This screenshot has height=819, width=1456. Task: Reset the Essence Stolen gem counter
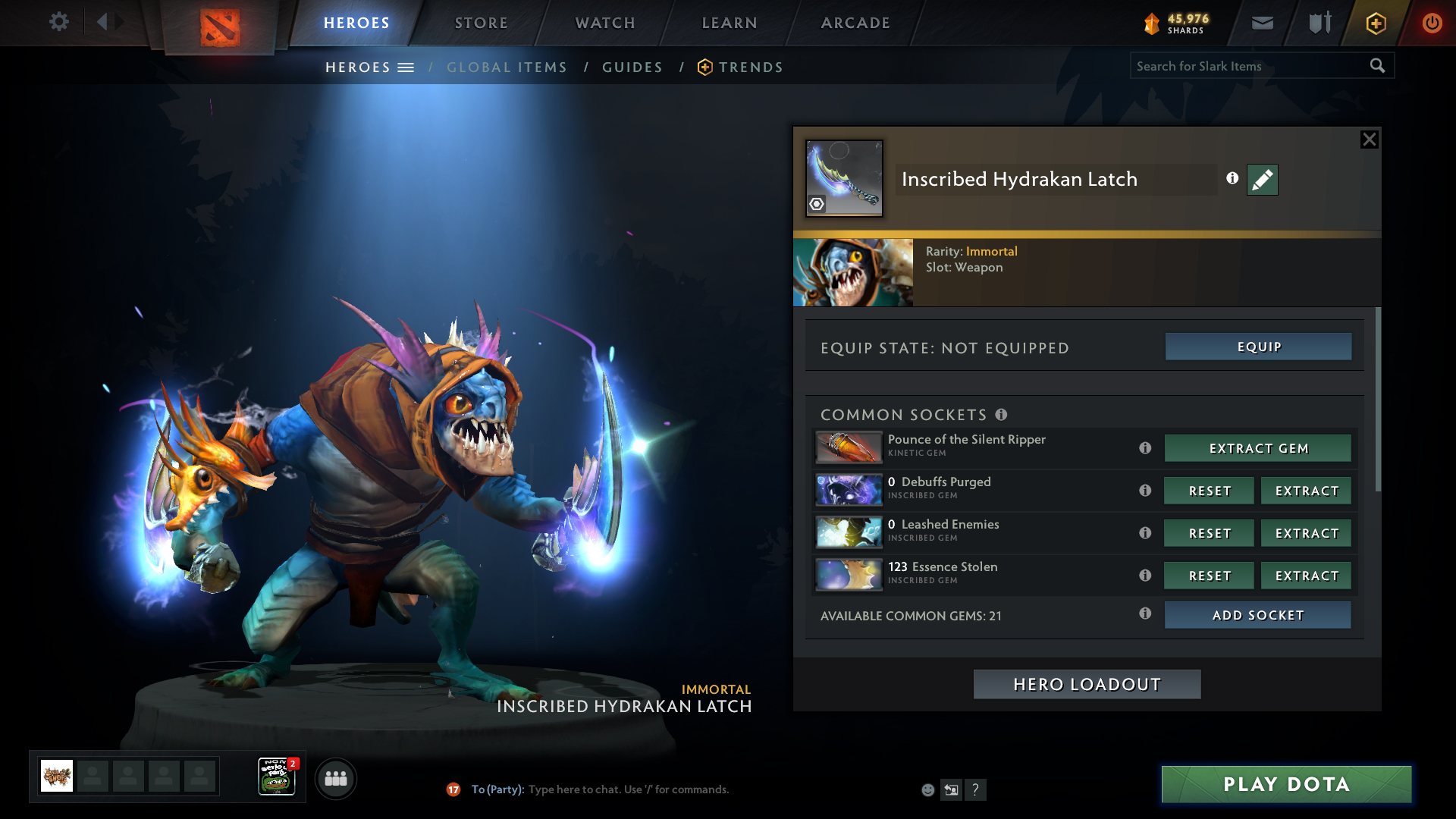tap(1210, 576)
